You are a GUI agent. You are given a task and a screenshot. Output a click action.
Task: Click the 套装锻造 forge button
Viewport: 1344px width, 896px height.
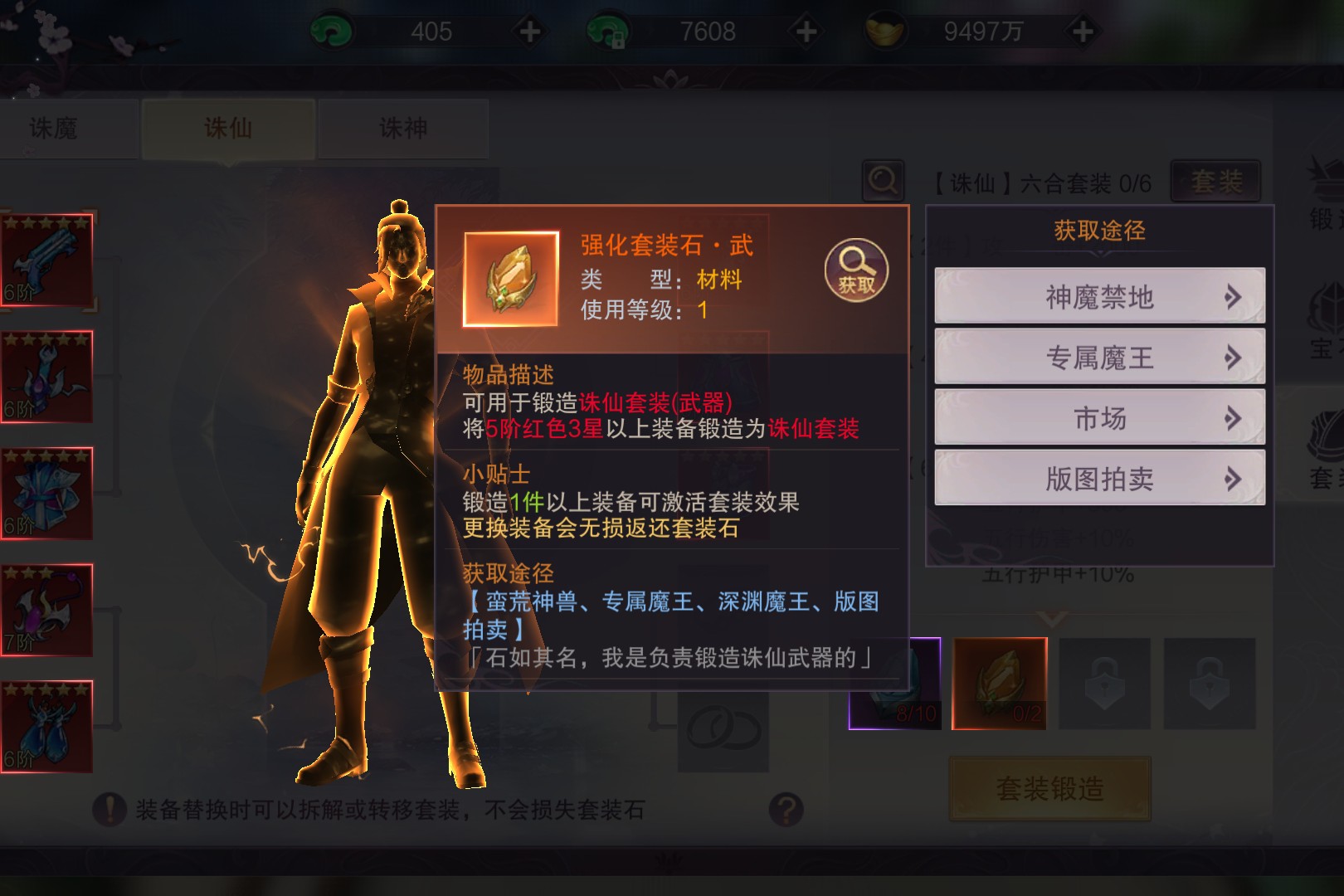tap(1049, 788)
